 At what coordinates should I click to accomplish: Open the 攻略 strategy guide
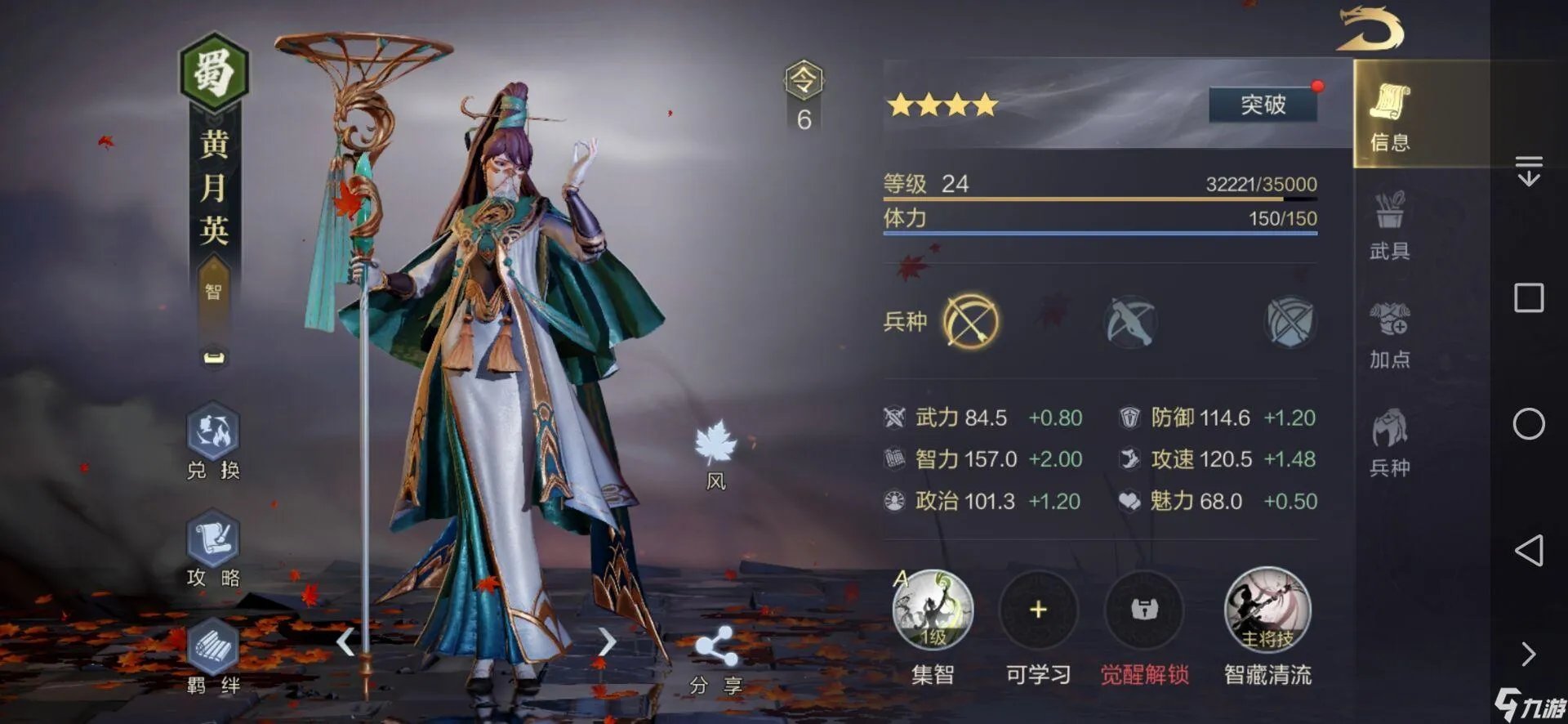(x=213, y=549)
